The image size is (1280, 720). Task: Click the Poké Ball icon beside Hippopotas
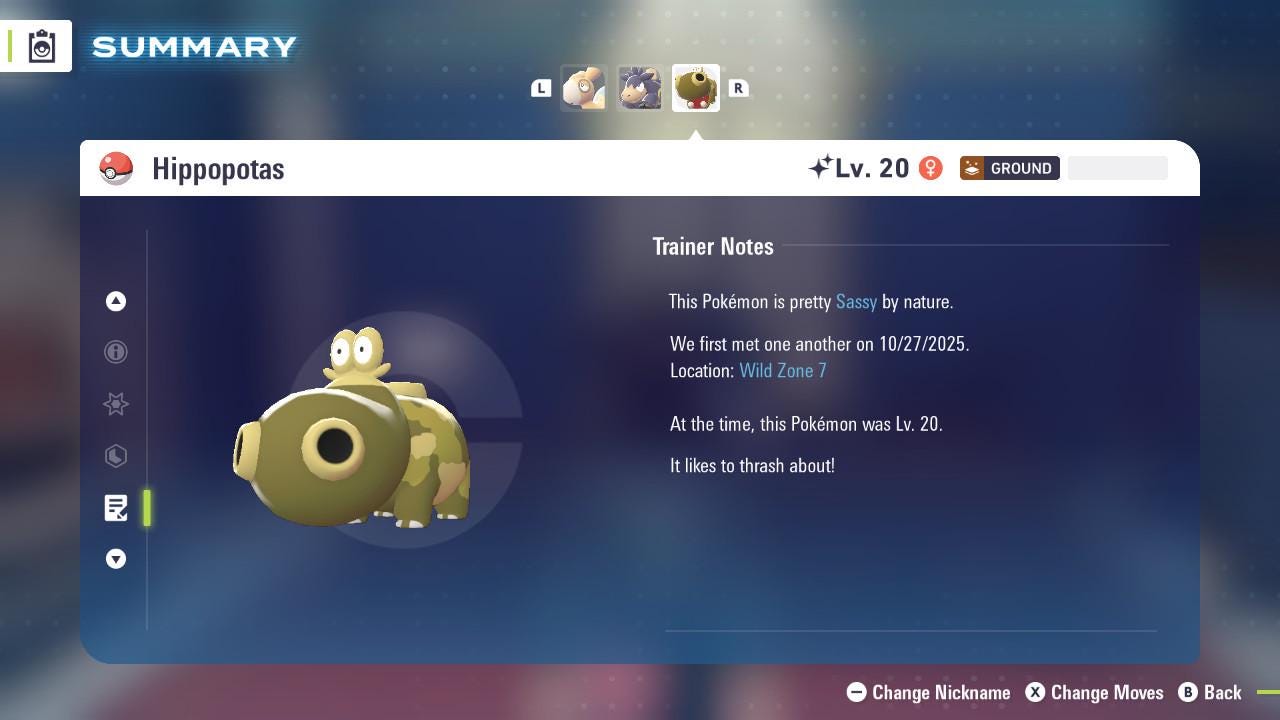click(117, 168)
